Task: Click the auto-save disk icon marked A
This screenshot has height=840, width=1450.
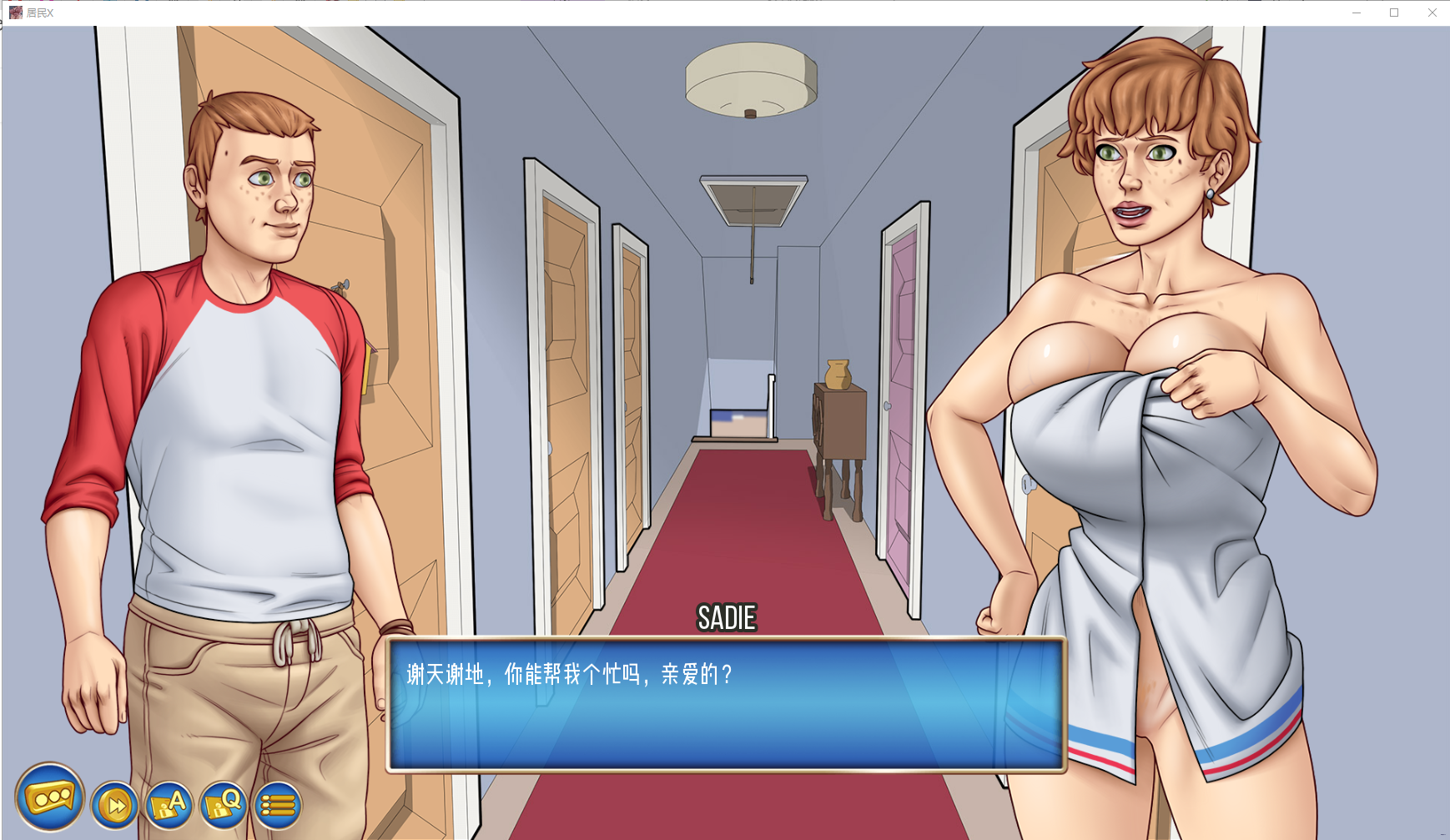Action: (169, 806)
